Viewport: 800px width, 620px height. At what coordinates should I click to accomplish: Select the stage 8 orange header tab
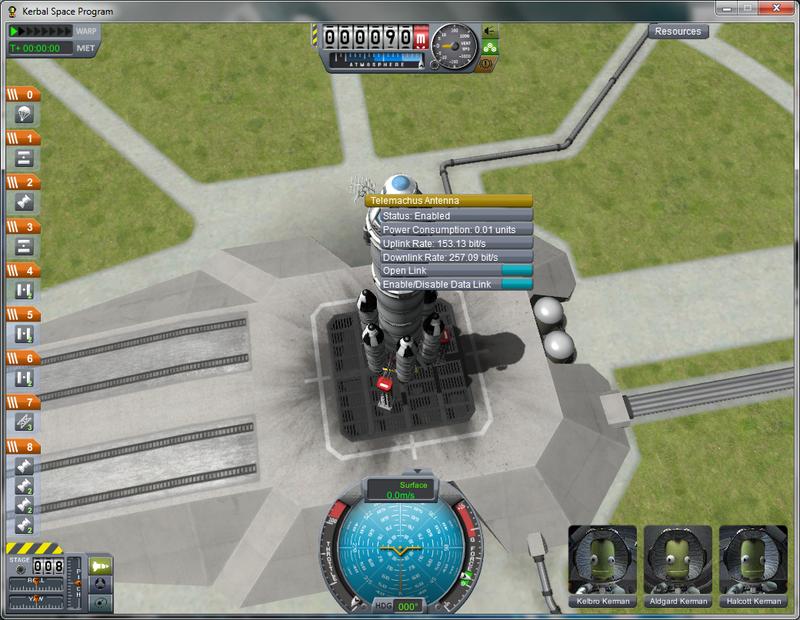coord(24,446)
